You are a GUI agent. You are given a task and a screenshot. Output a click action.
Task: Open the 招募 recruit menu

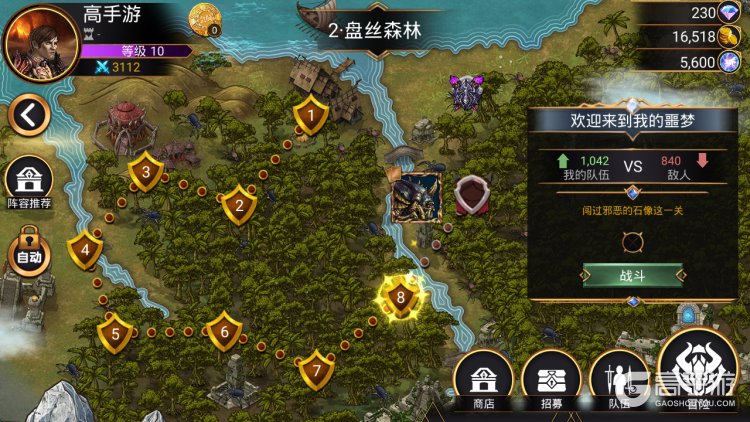click(551, 381)
